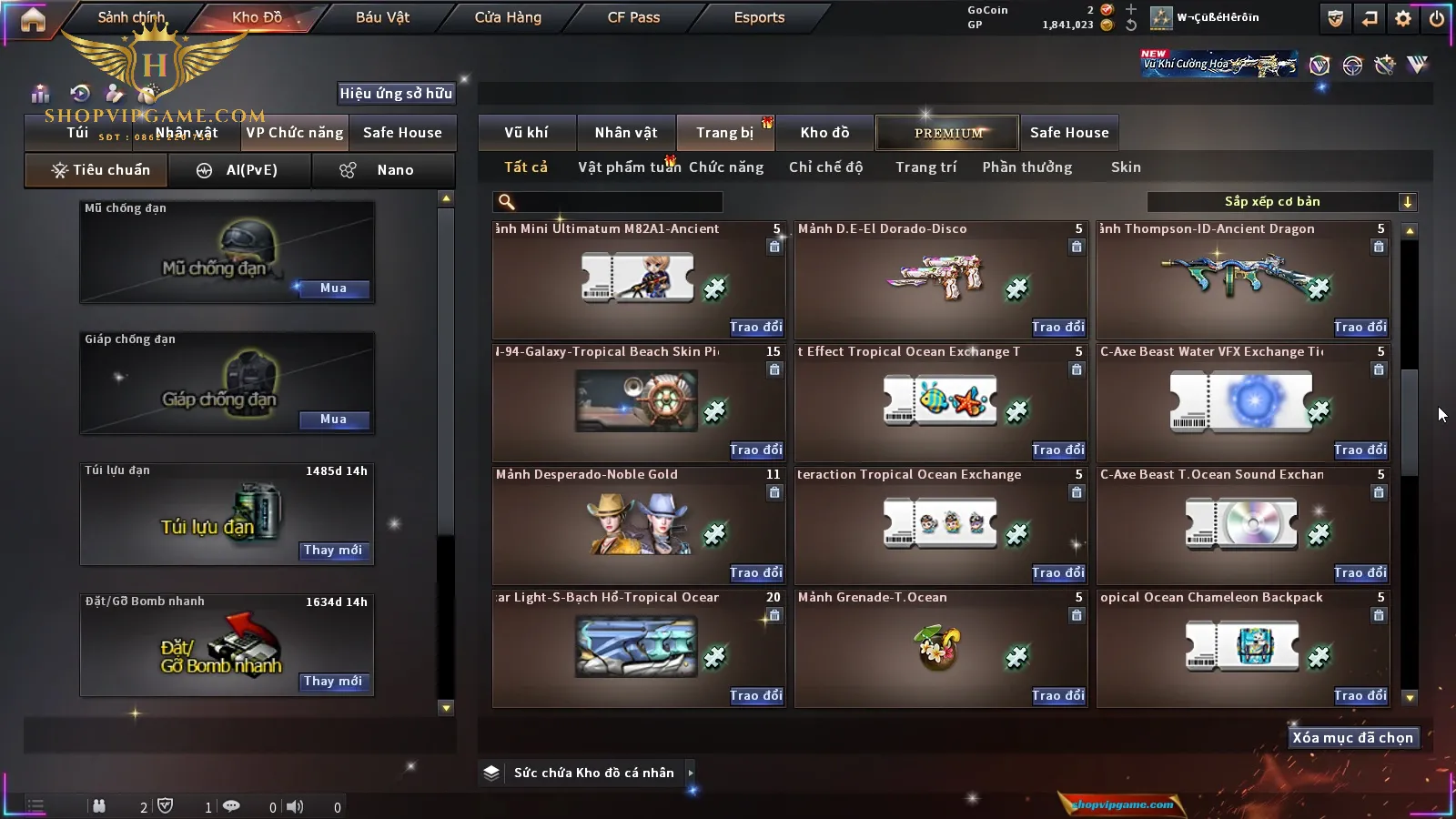Image resolution: width=1456 pixels, height=819 pixels.
Task: Click Xóa mục đã chọn button
Action: (1352, 738)
